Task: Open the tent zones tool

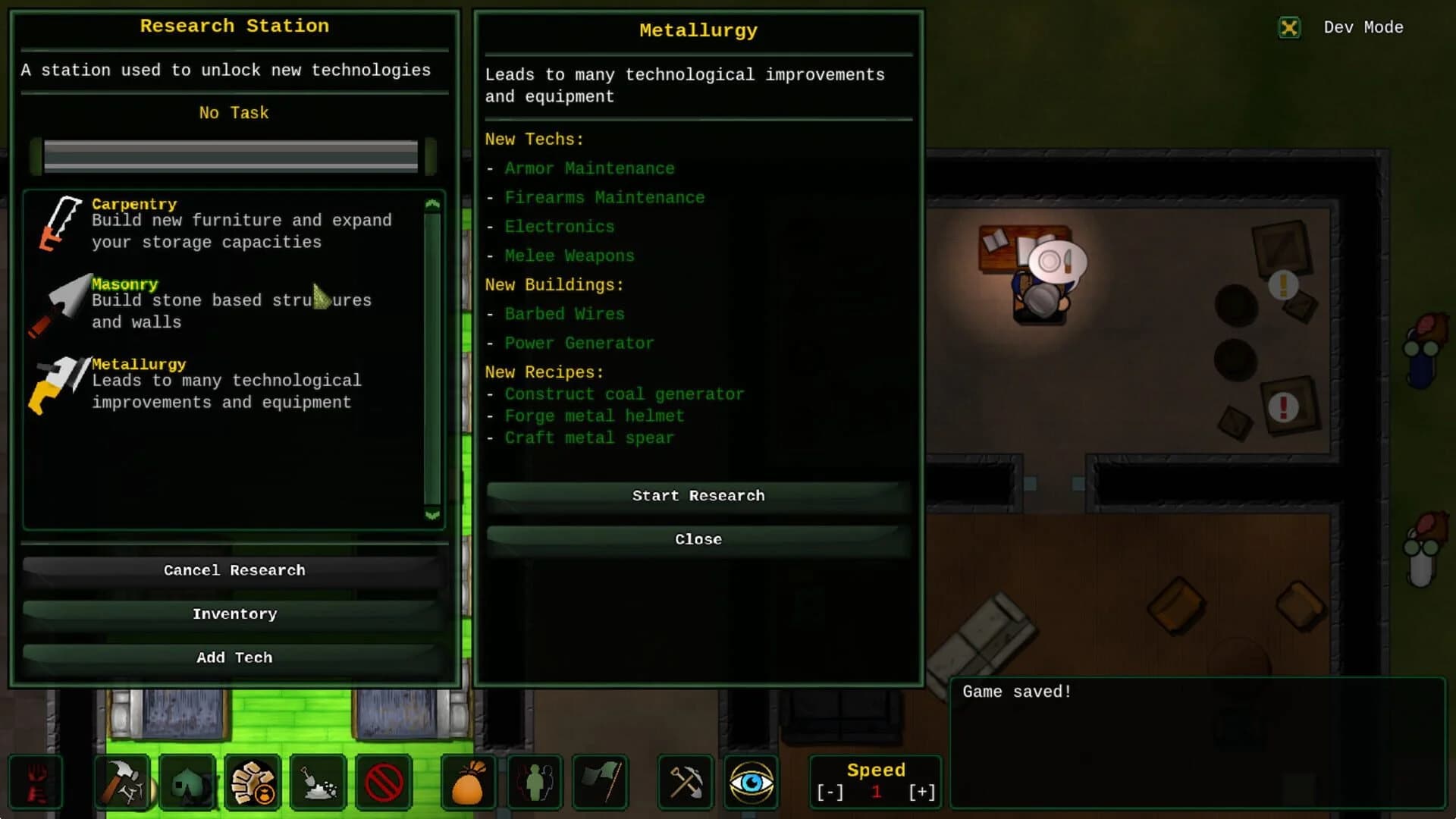Action: [187, 782]
